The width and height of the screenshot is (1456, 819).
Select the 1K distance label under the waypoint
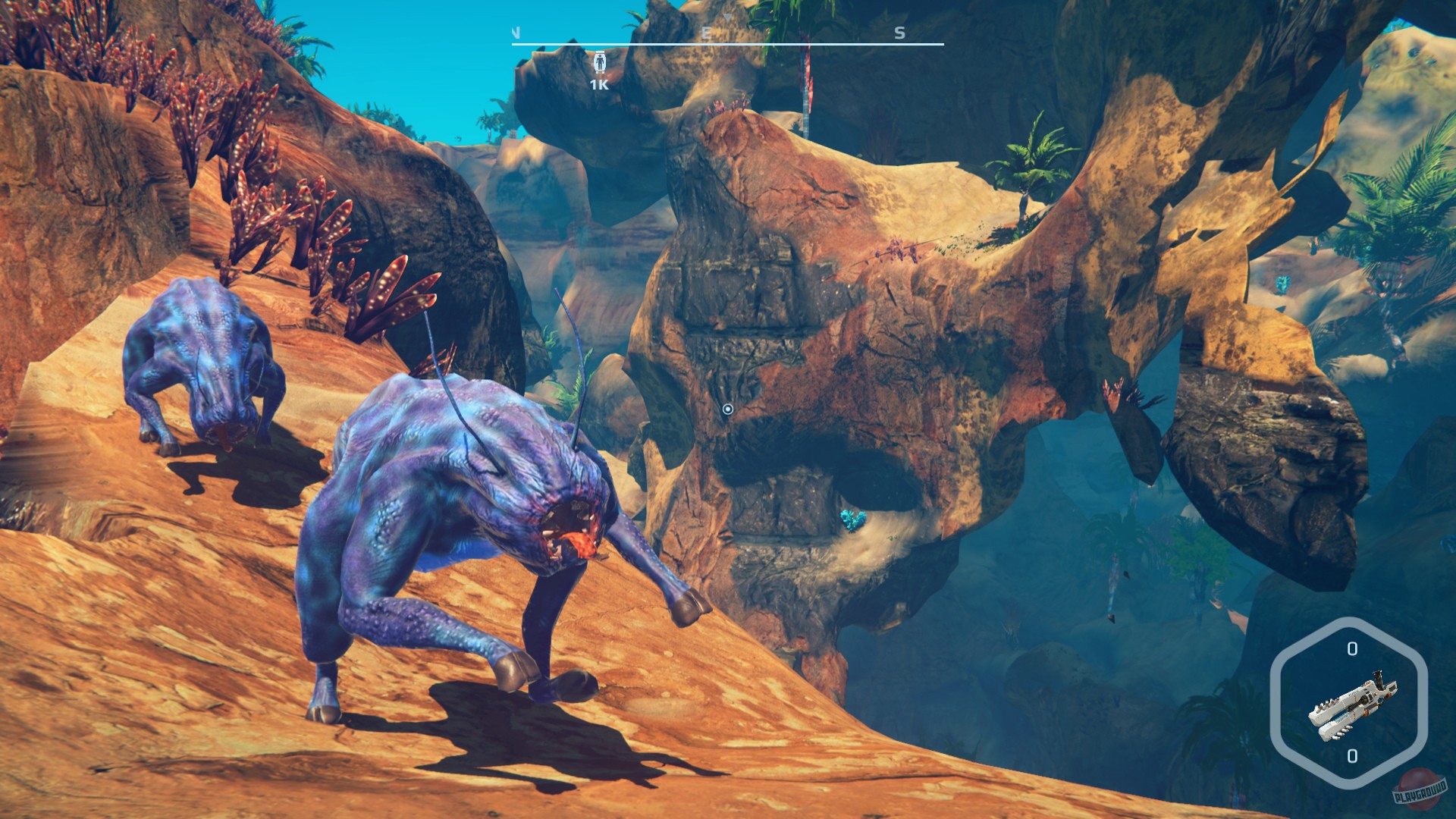point(598,86)
